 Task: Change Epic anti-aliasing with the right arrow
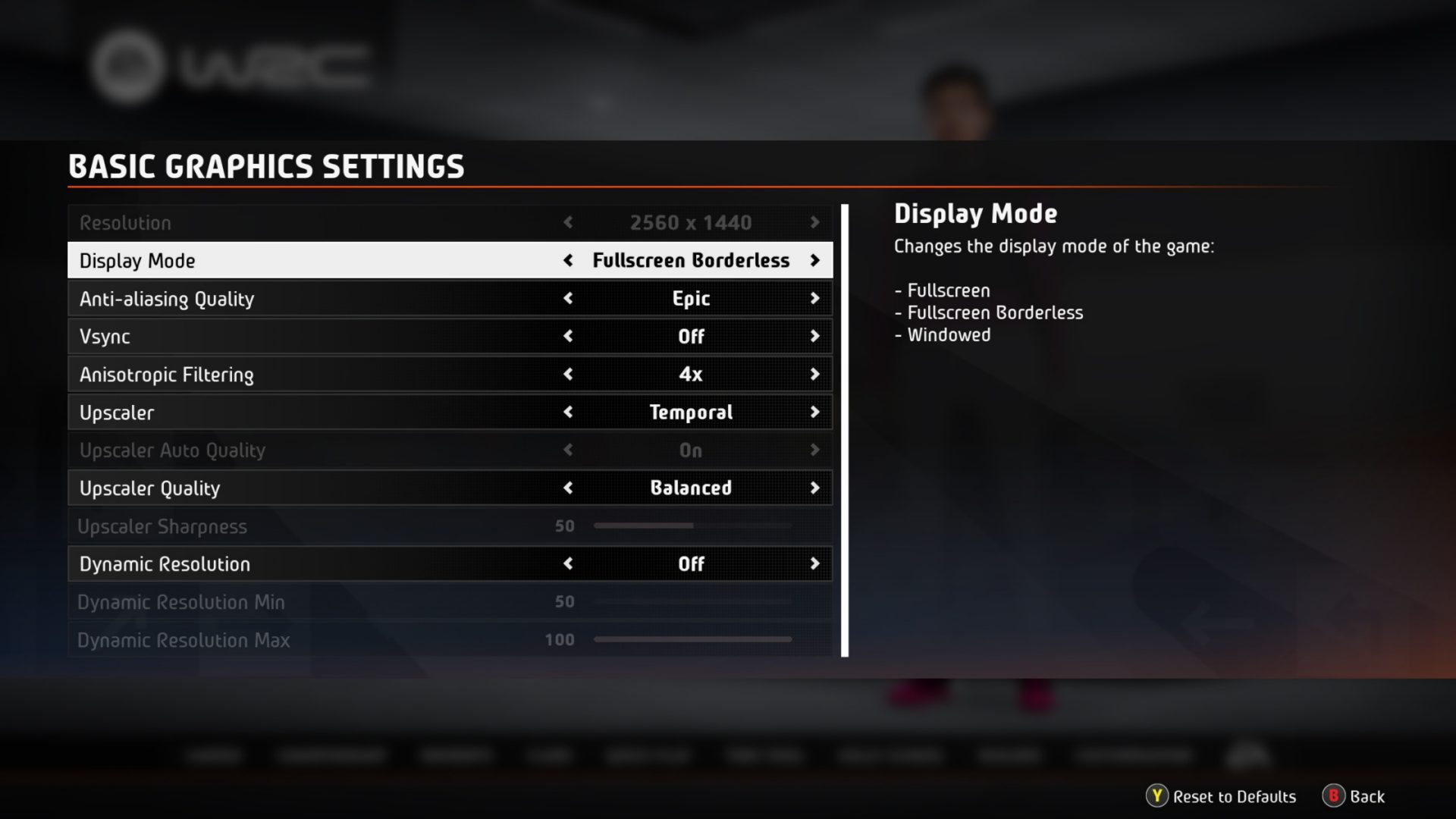[816, 298]
